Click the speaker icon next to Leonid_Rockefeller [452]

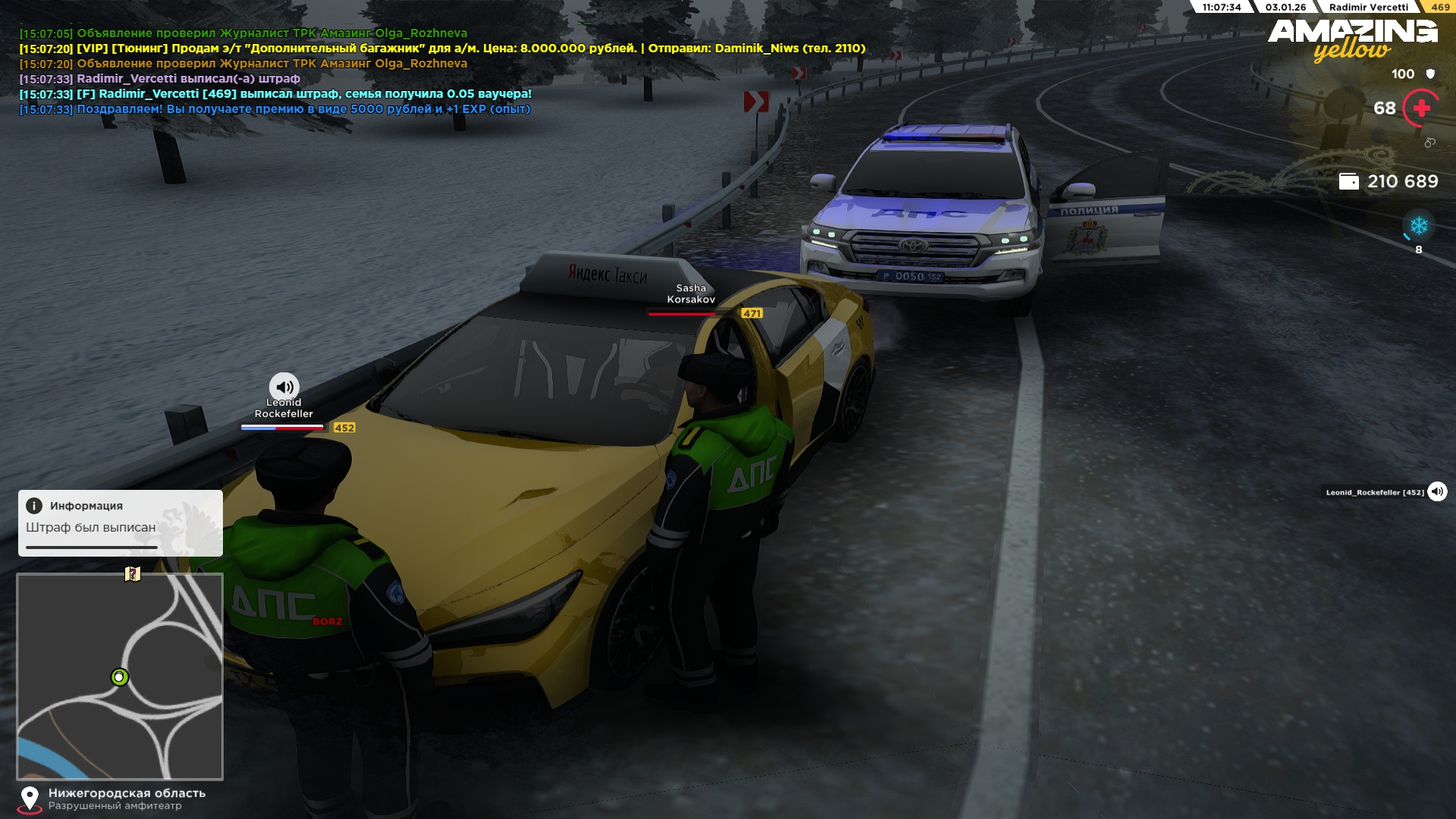(1437, 492)
